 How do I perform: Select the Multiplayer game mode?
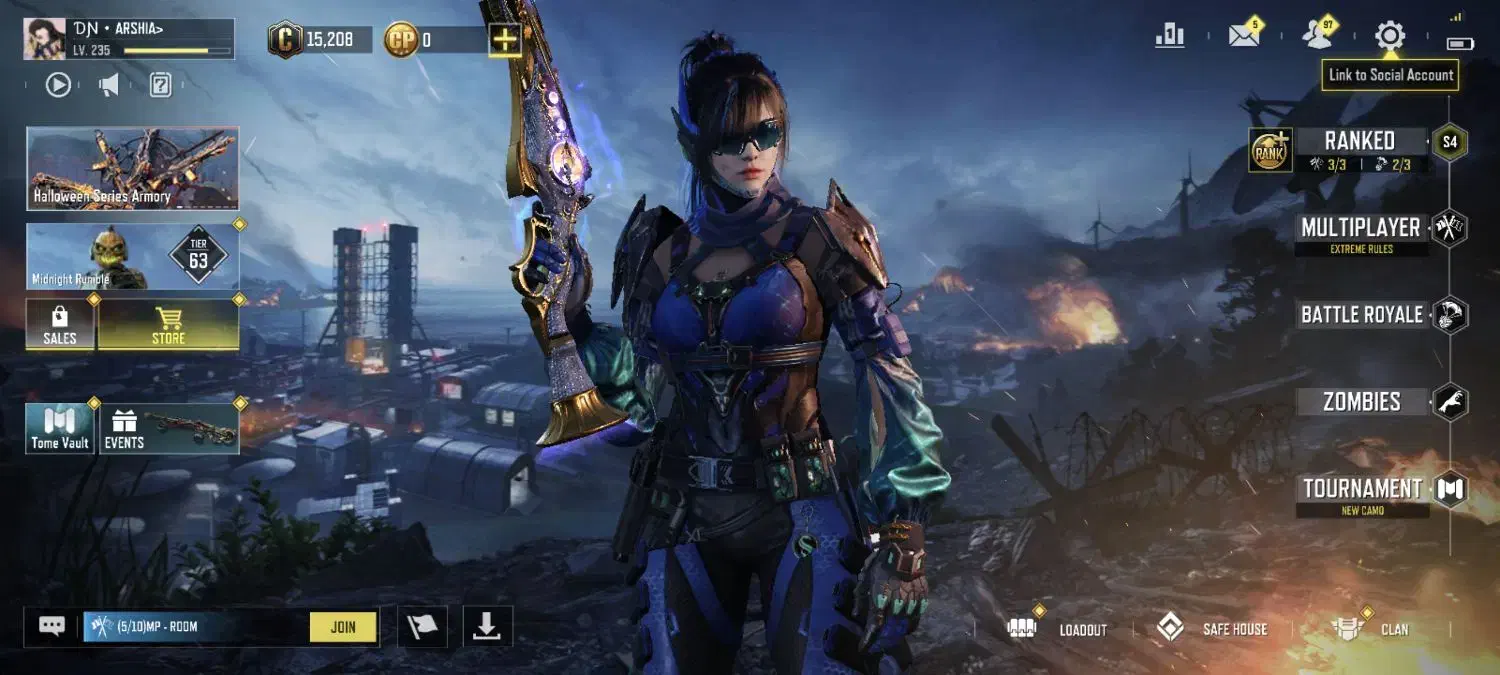(x=1361, y=228)
